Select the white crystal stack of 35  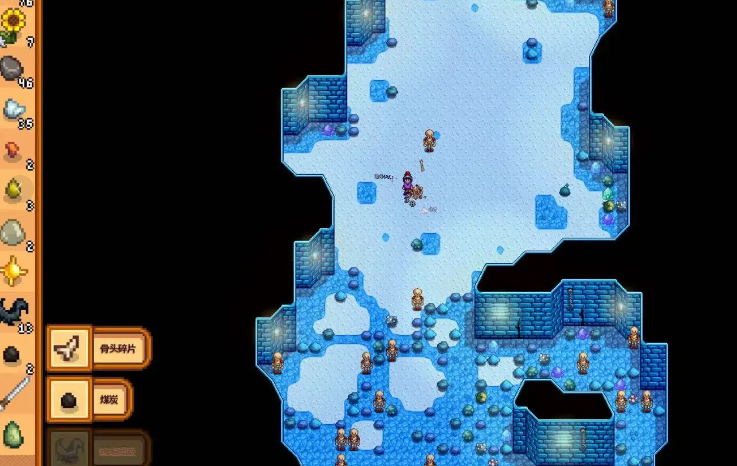click(13, 109)
